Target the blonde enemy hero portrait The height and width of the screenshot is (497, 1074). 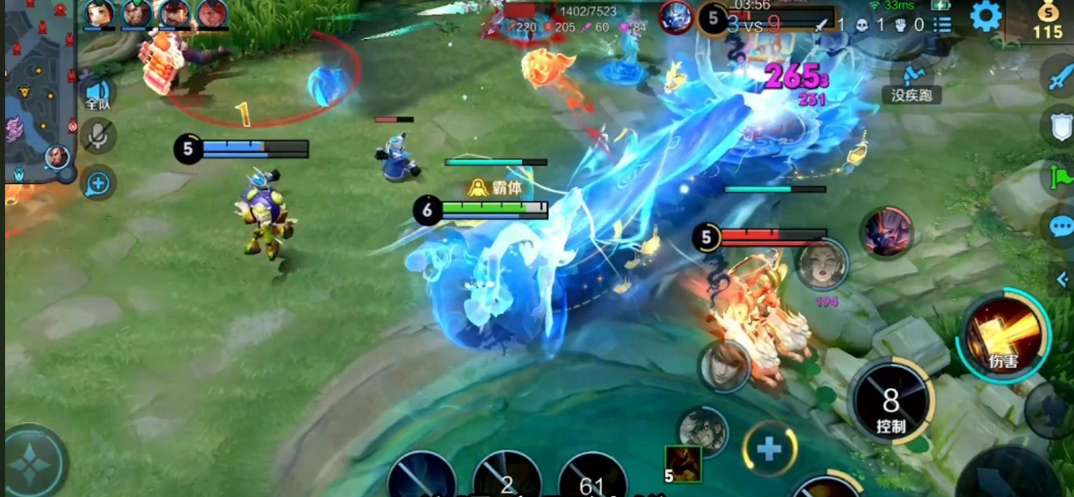click(822, 263)
